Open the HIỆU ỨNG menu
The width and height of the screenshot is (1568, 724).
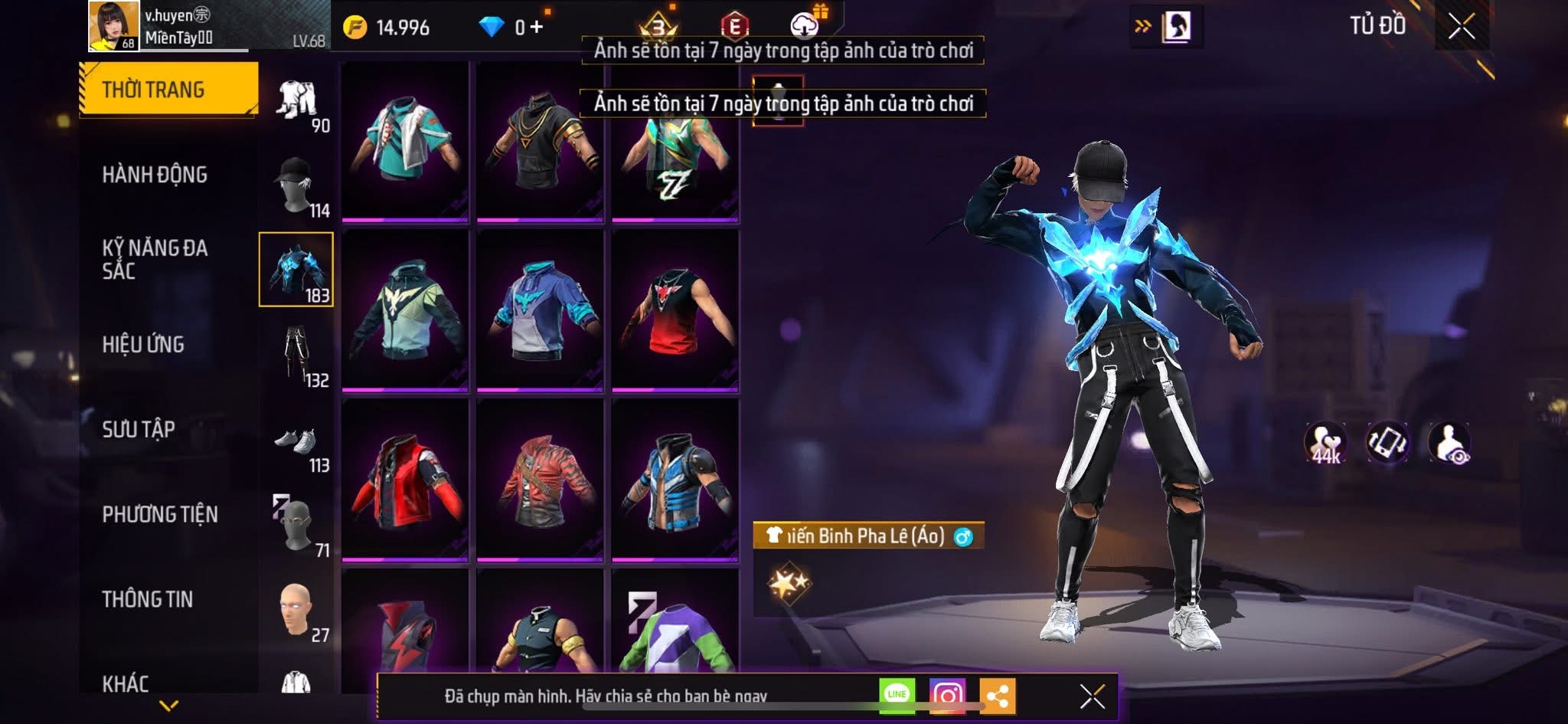[x=143, y=345]
